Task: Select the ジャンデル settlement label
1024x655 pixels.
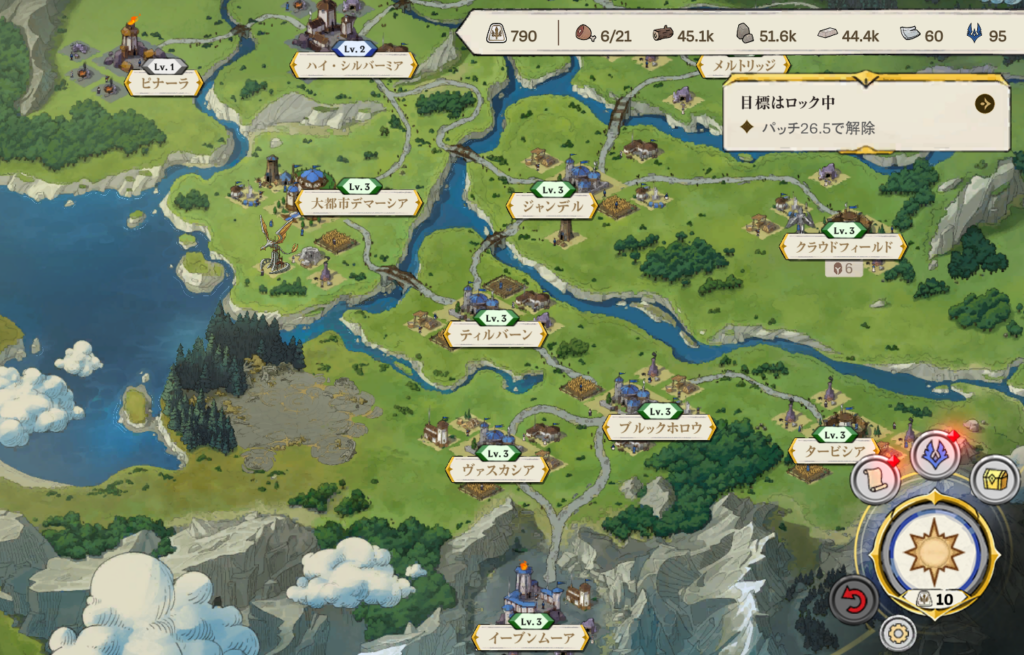Action: point(552,206)
